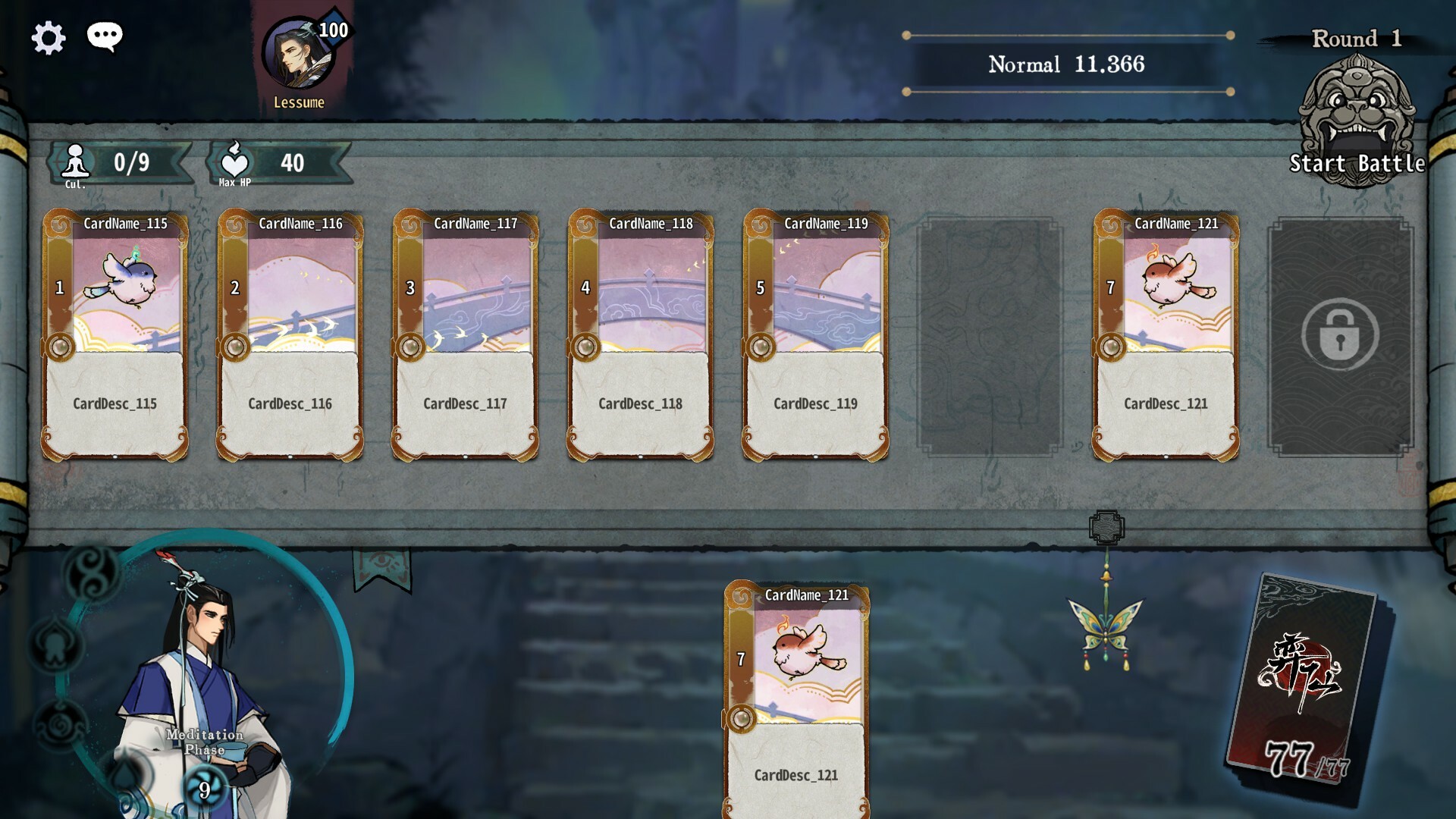Select the CardName_117 card
Image resolution: width=1456 pixels, height=819 pixels.
(466, 334)
